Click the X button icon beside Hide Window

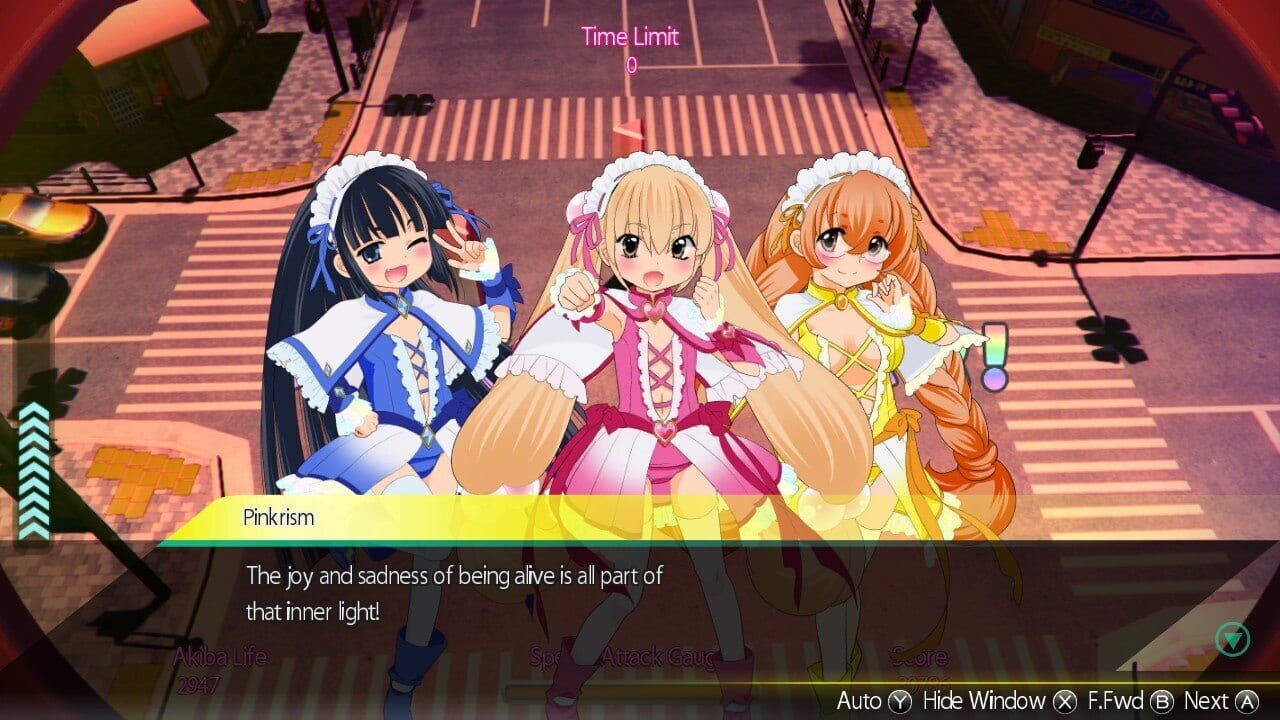click(1063, 701)
